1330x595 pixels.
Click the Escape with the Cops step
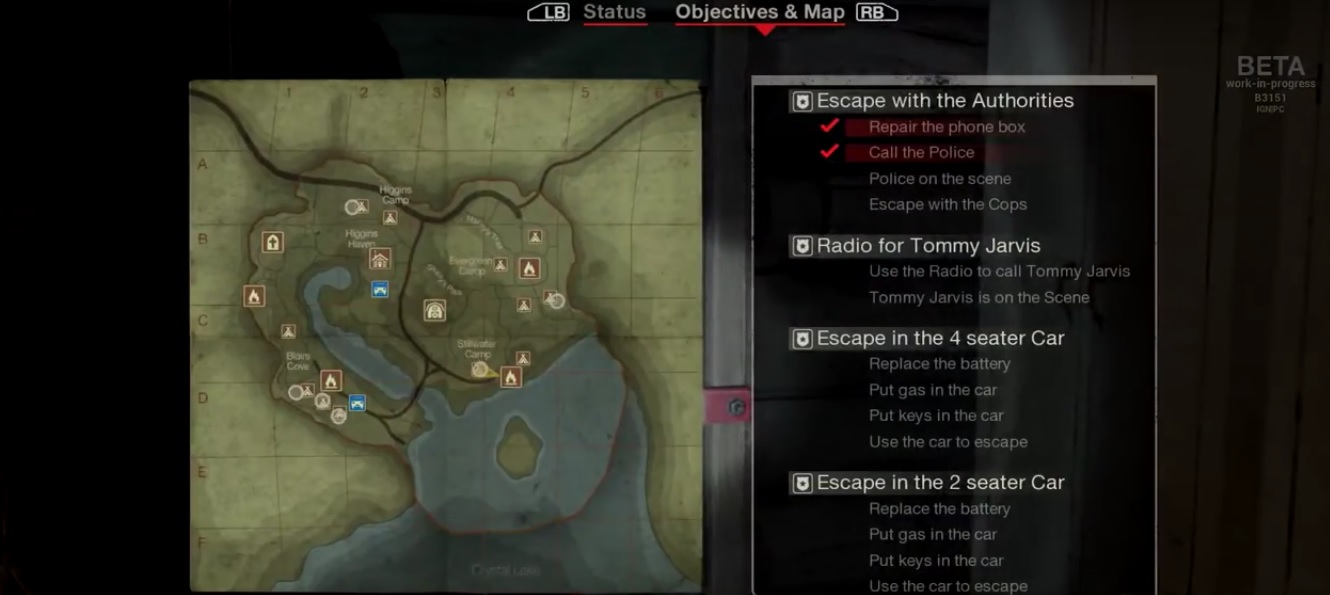pyautogui.click(x=947, y=205)
